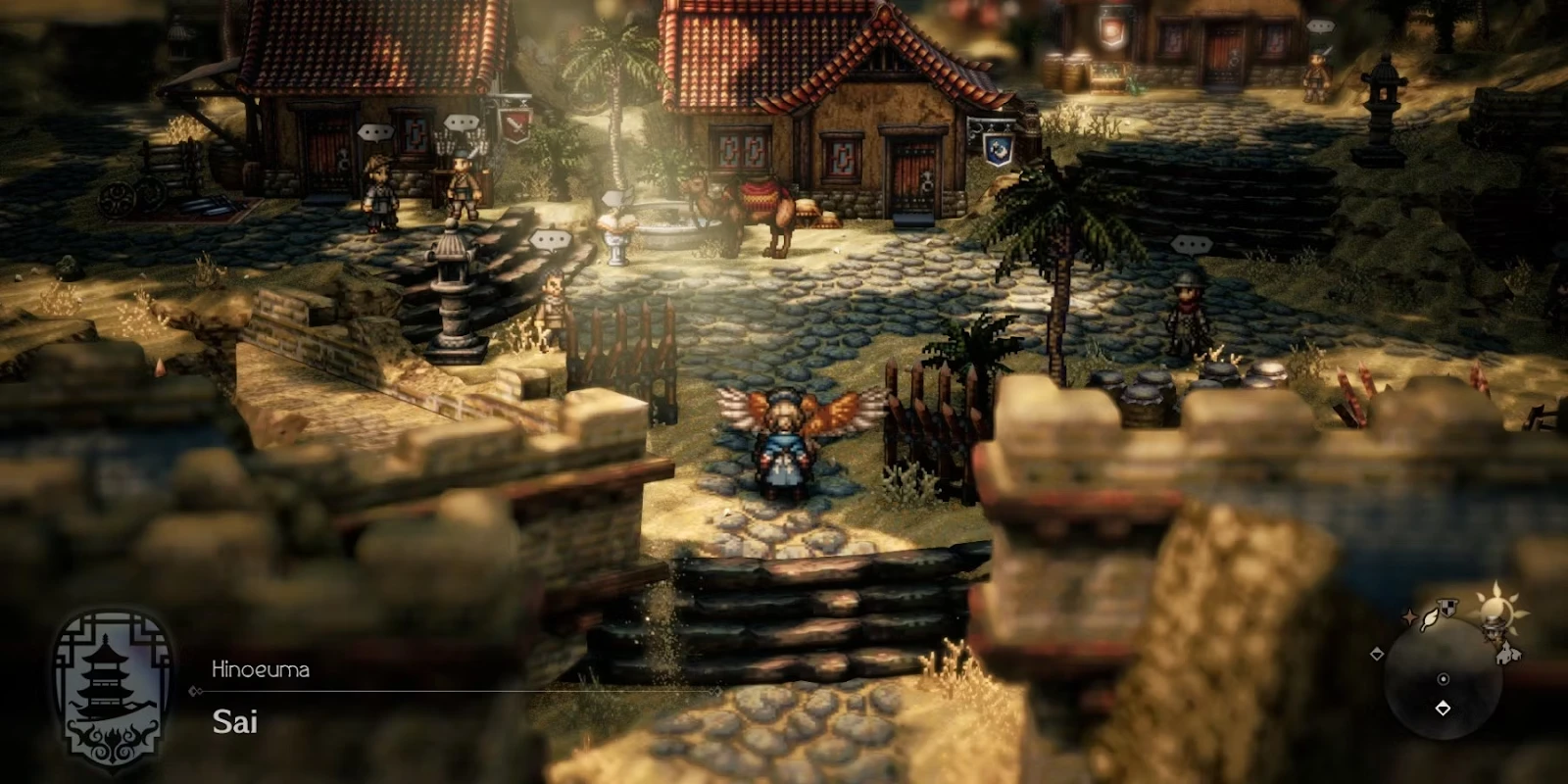1568x784 pixels.
Task: Click the red sword shop banner
Action: click(x=514, y=127)
